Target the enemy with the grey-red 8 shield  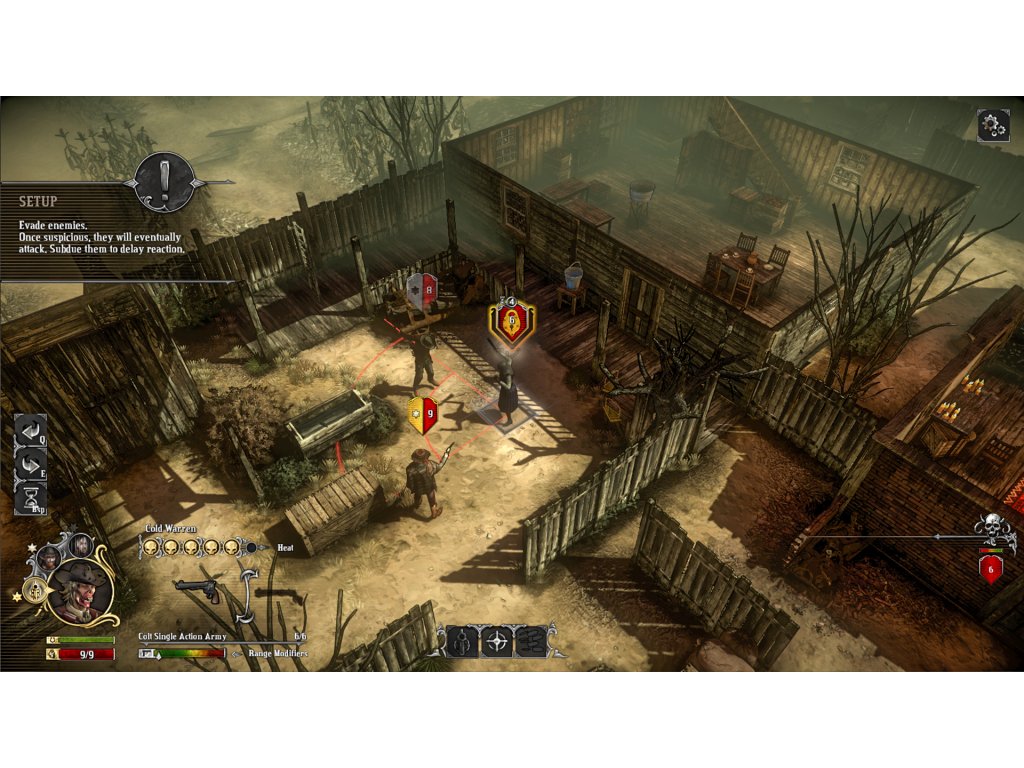click(x=422, y=291)
